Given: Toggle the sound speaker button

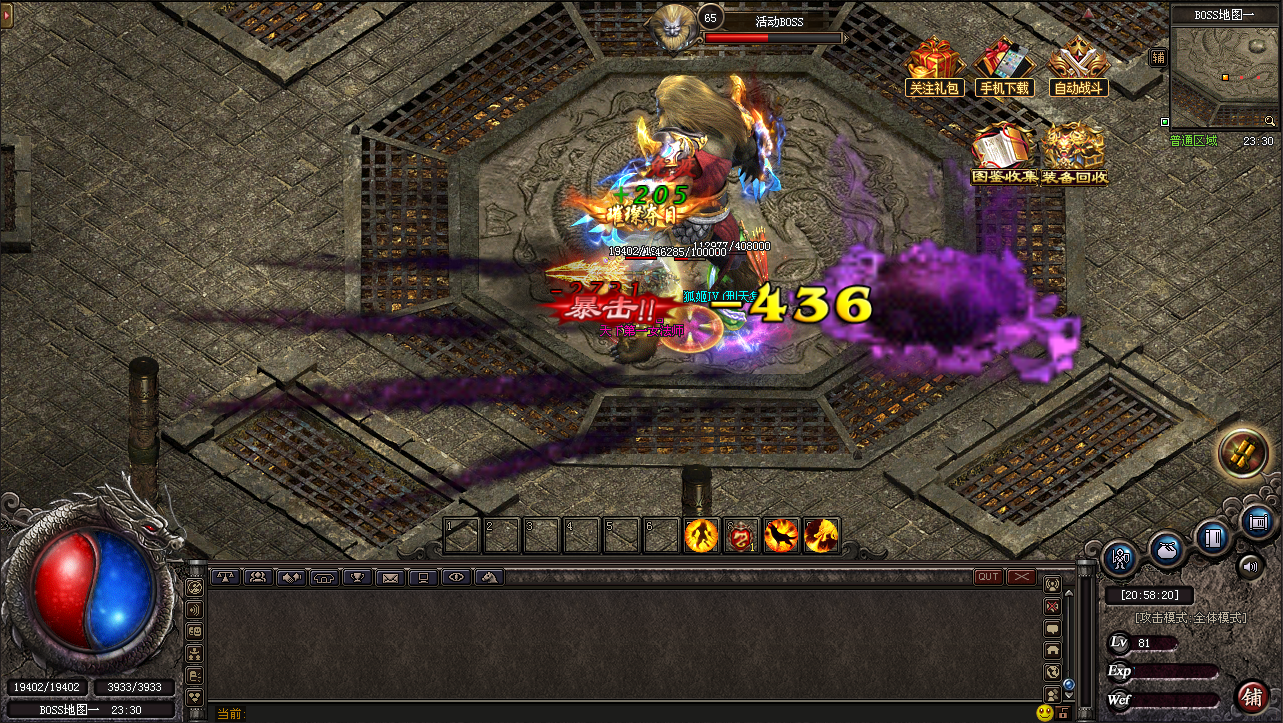Looking at the screenshot, I should (x=1251, y=568).
